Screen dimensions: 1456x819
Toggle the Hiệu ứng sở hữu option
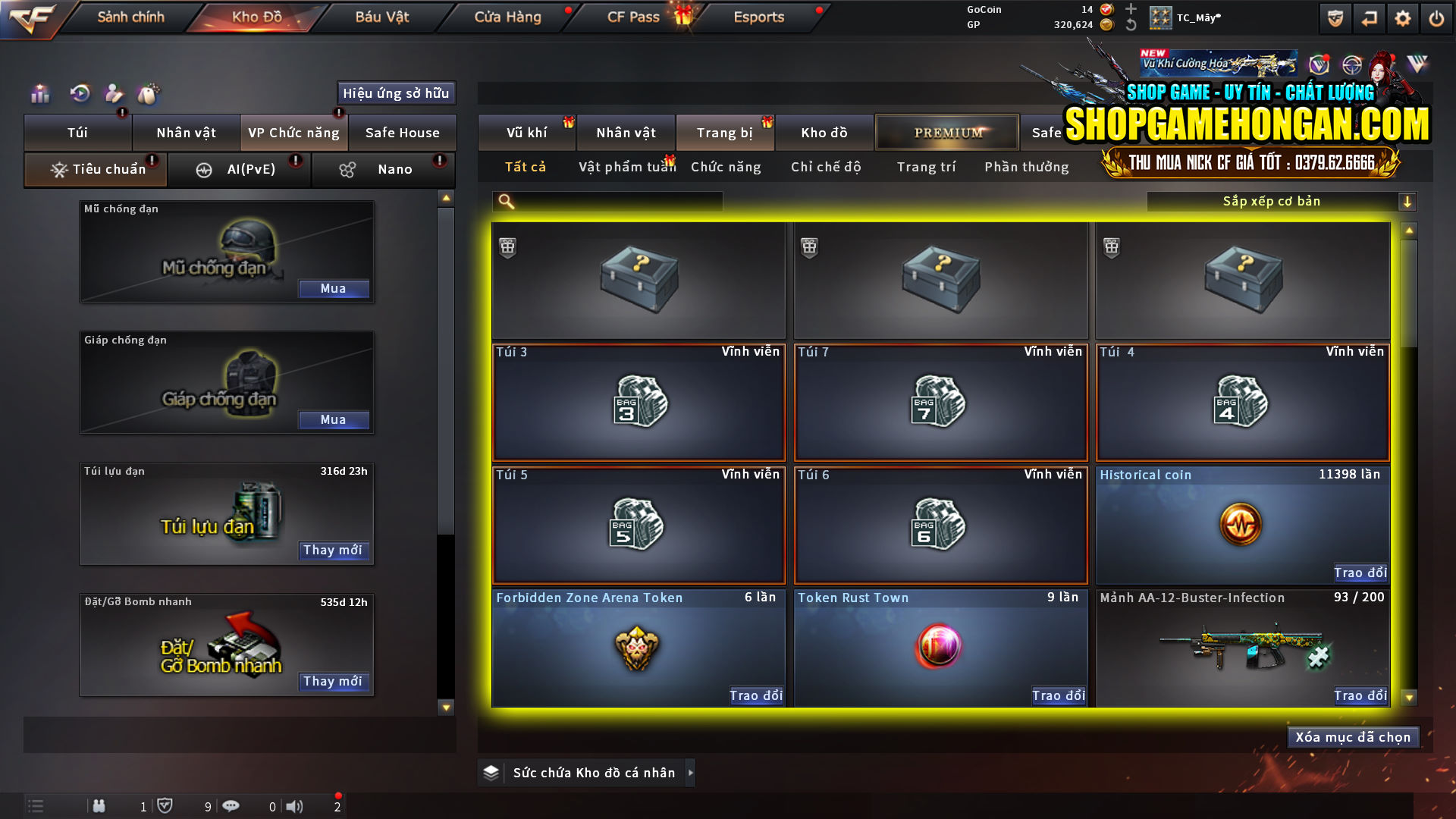coord(395,93)
